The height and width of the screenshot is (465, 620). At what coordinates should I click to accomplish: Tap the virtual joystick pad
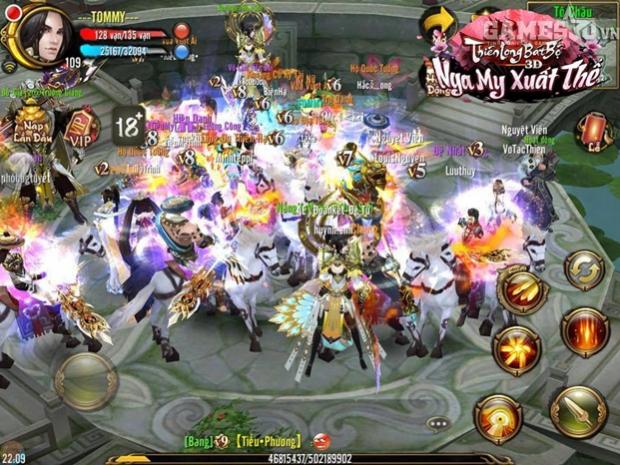click(x=86, y=381)
